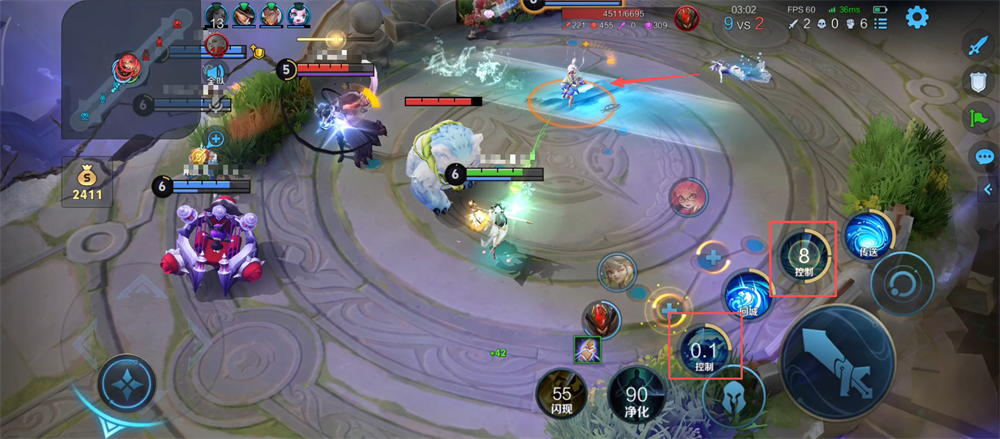The image size is (1000, 439).
Task: Use the 闪现 (Flash) summoner spell
Action: (x=562, y=397)
